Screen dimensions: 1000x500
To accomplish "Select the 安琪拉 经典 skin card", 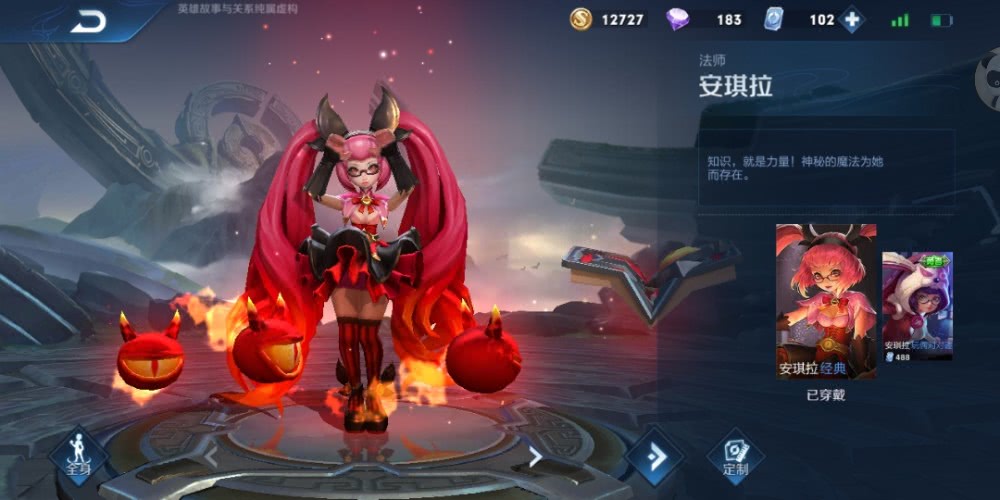I will point(826,301).
